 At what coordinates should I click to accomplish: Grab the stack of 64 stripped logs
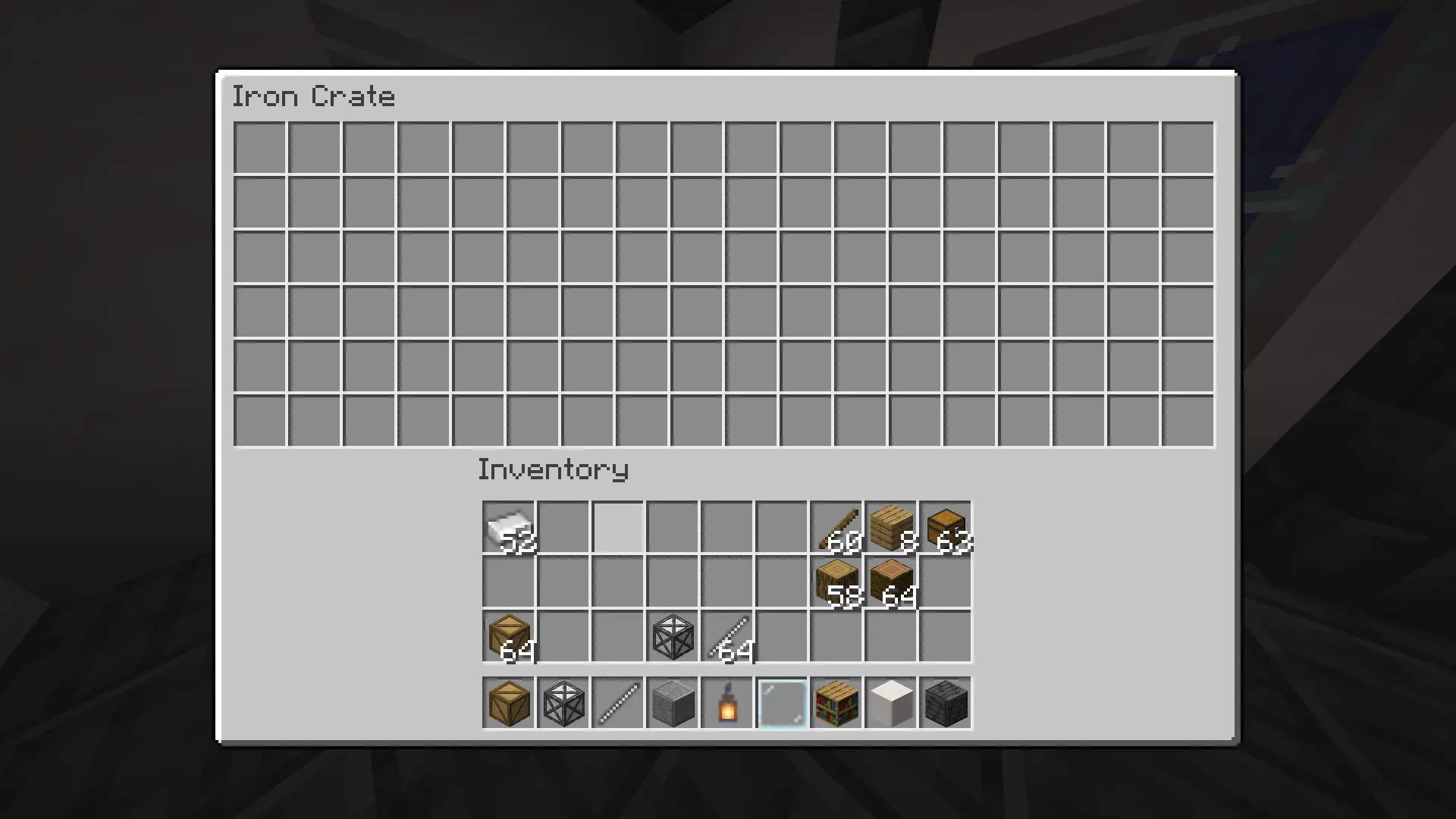[890, 583]
